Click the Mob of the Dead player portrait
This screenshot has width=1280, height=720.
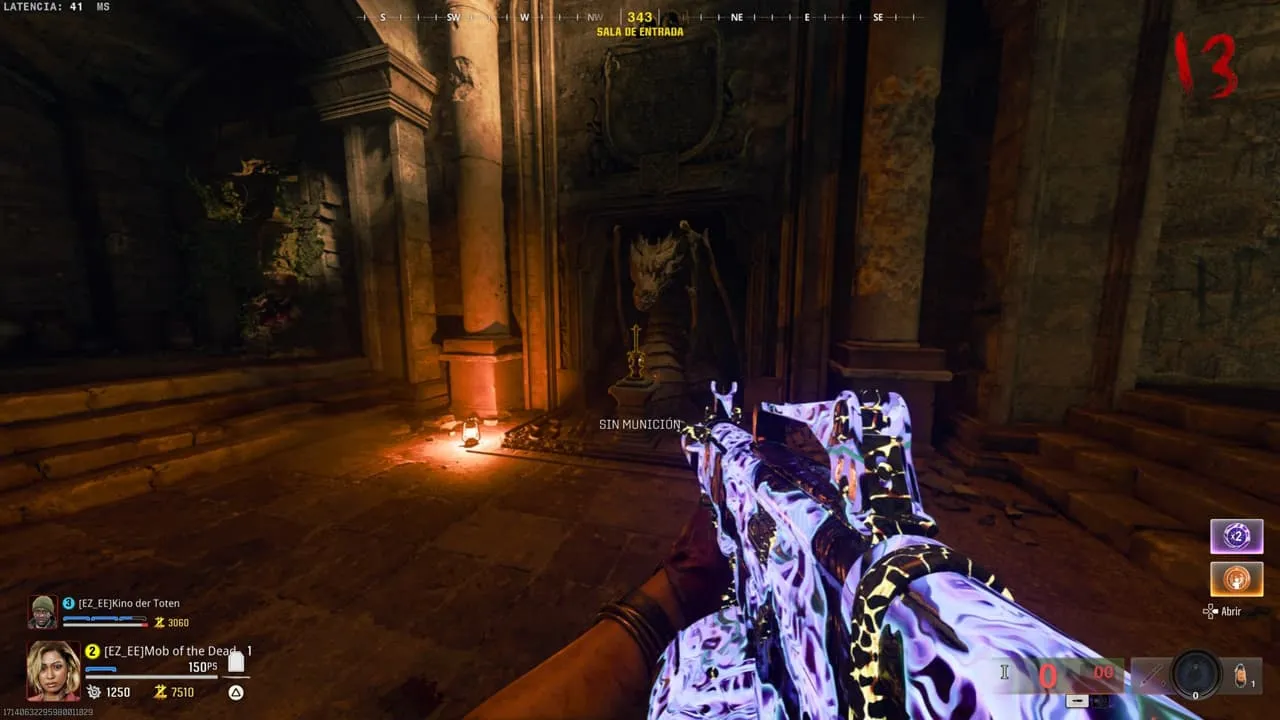(x=53, y=669)
